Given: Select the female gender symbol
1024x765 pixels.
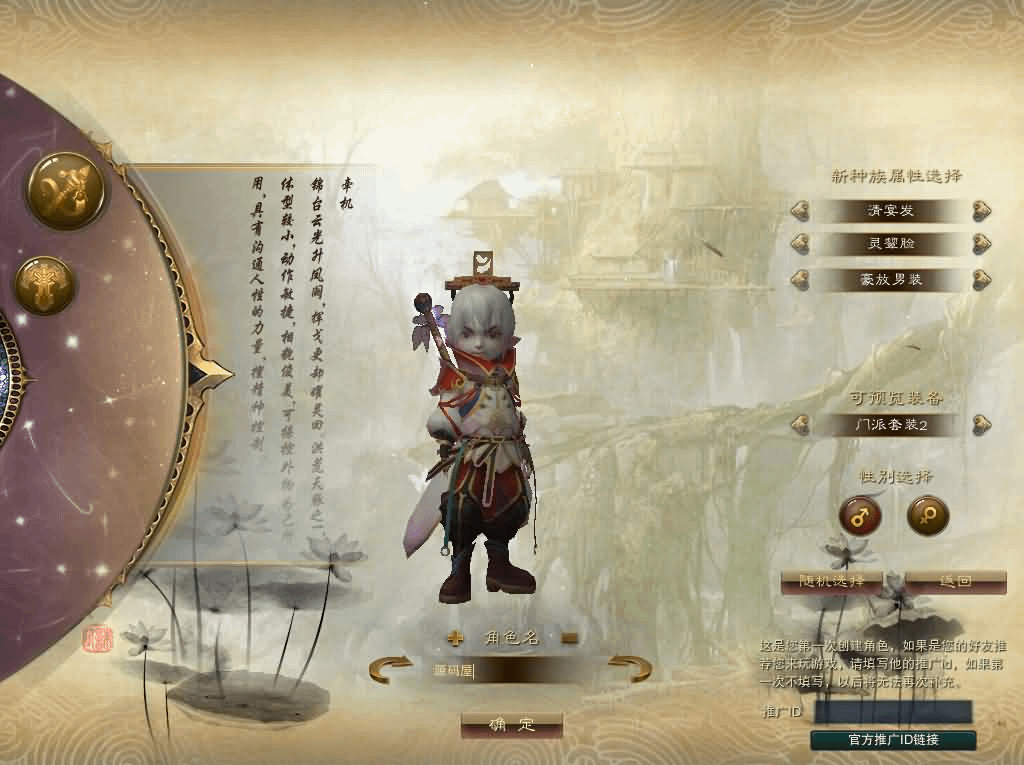Looking at the screenshot, I should tap(927, 516).
